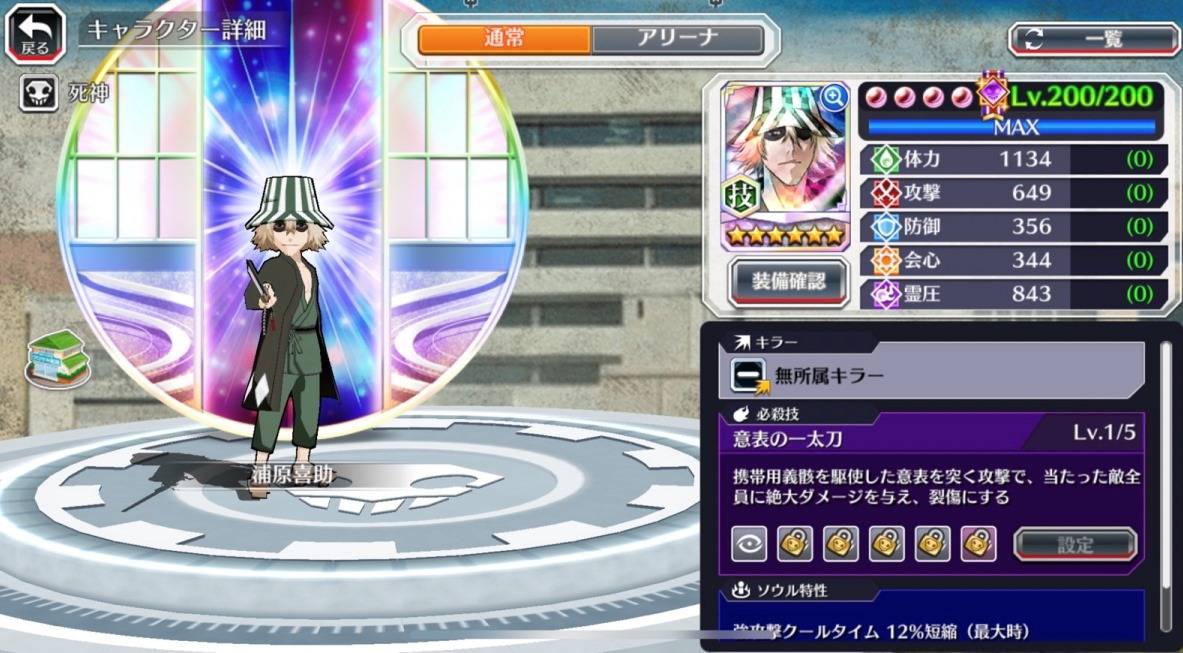Click the 設定 special move button

[1075, 545]
